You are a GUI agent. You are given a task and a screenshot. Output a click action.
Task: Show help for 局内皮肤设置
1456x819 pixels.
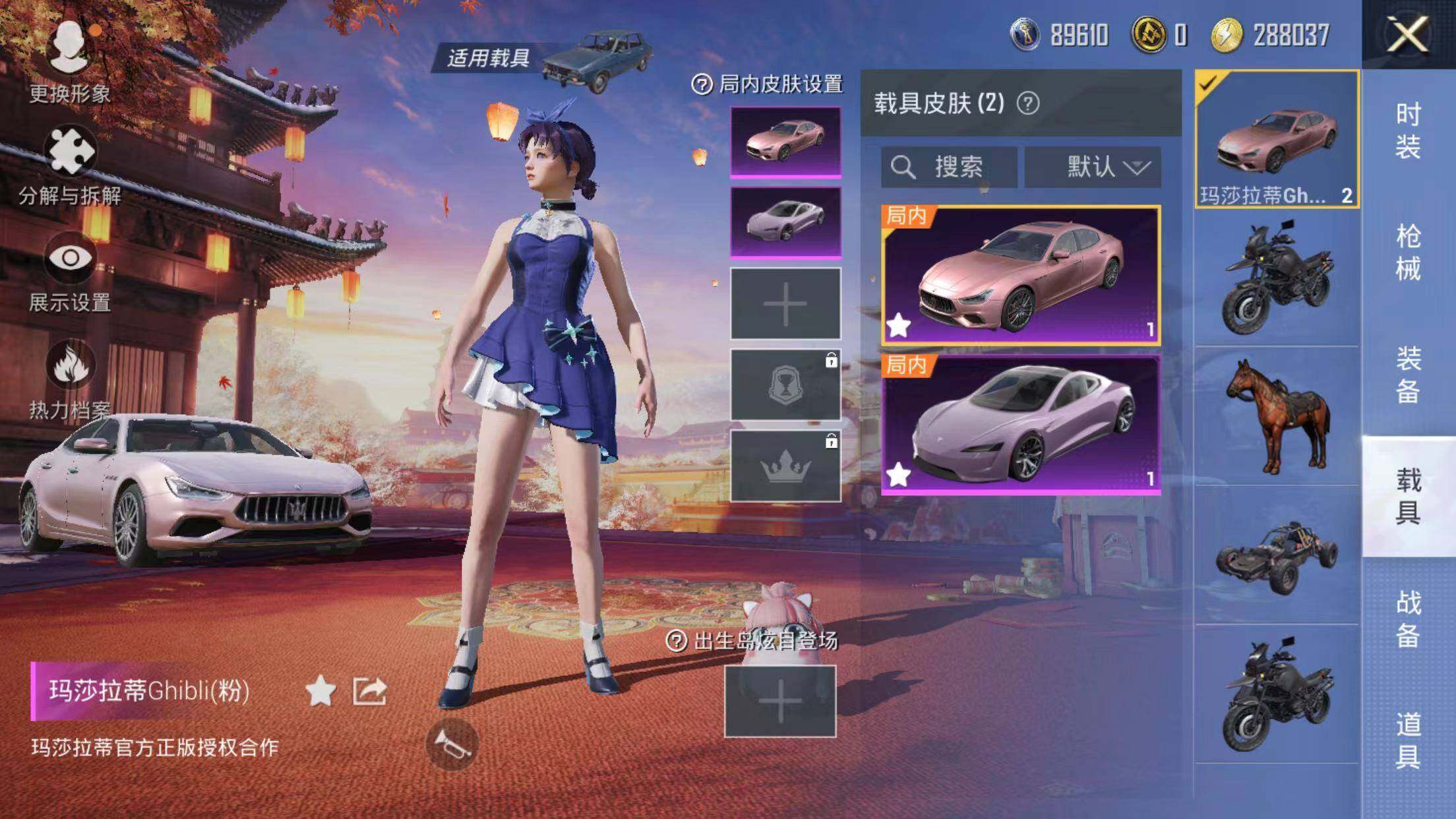[x=702, y=84]
